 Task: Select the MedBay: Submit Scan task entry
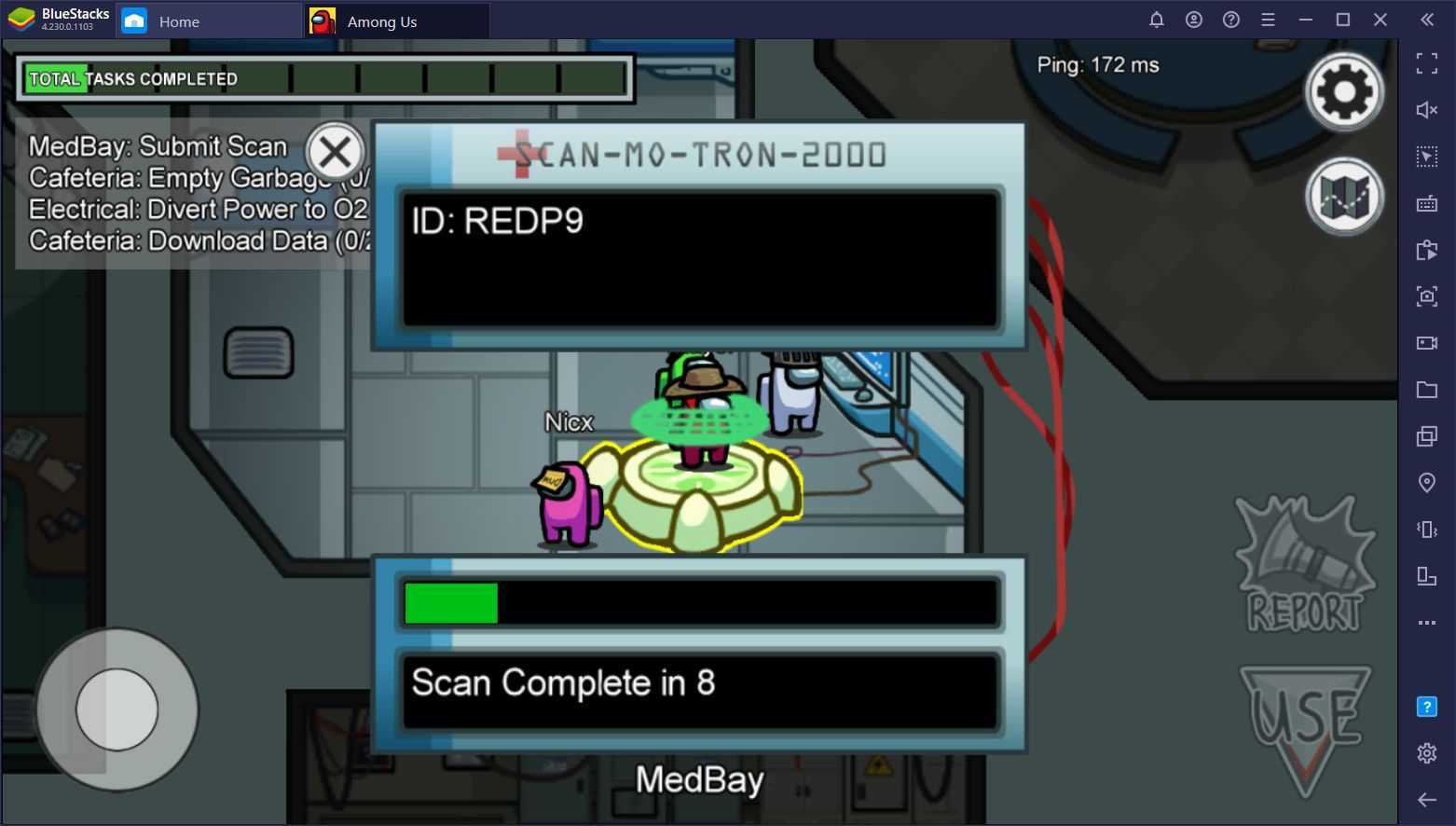pos(158,146)
